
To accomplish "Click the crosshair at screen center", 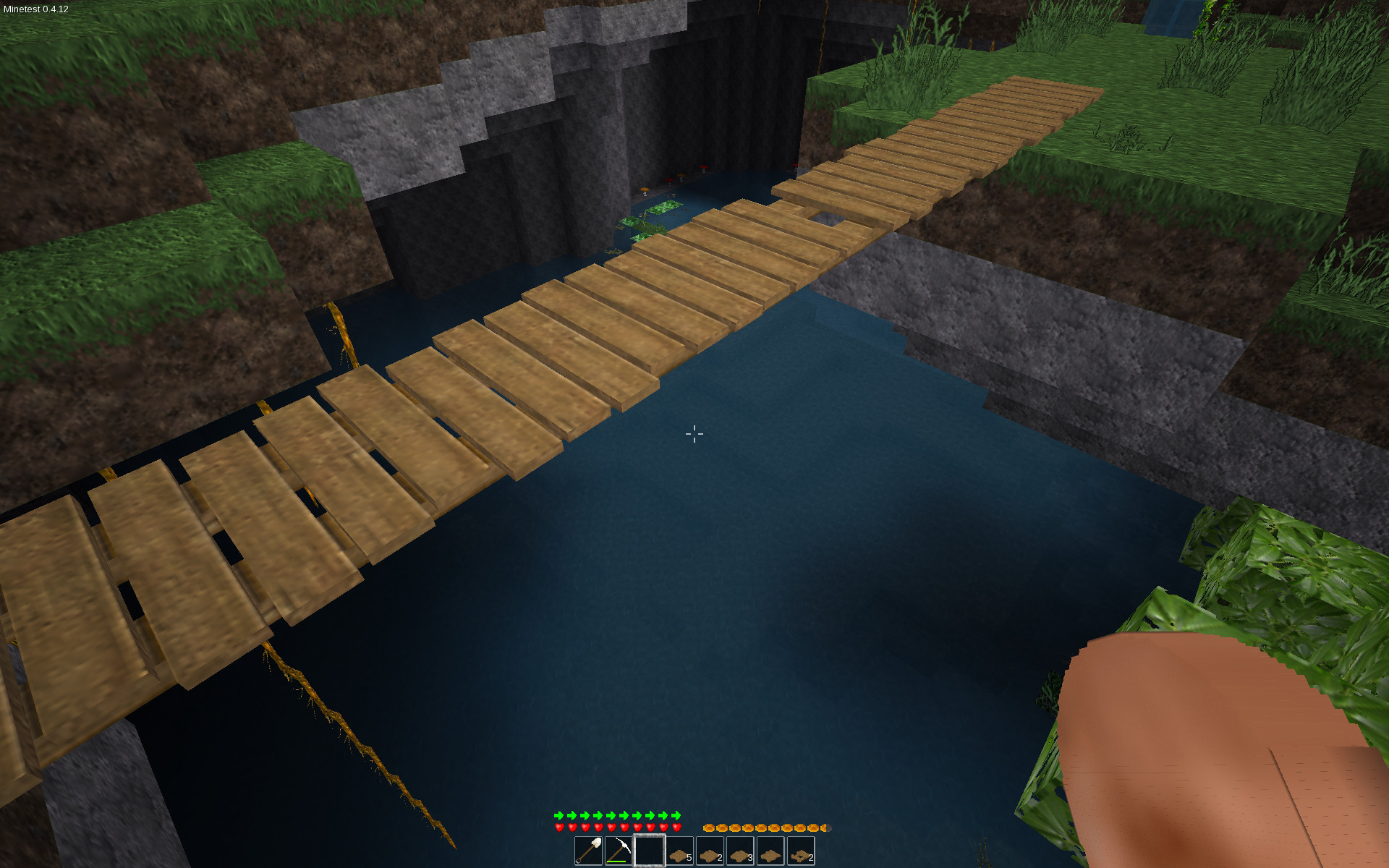I will click(x=694, y=434).
